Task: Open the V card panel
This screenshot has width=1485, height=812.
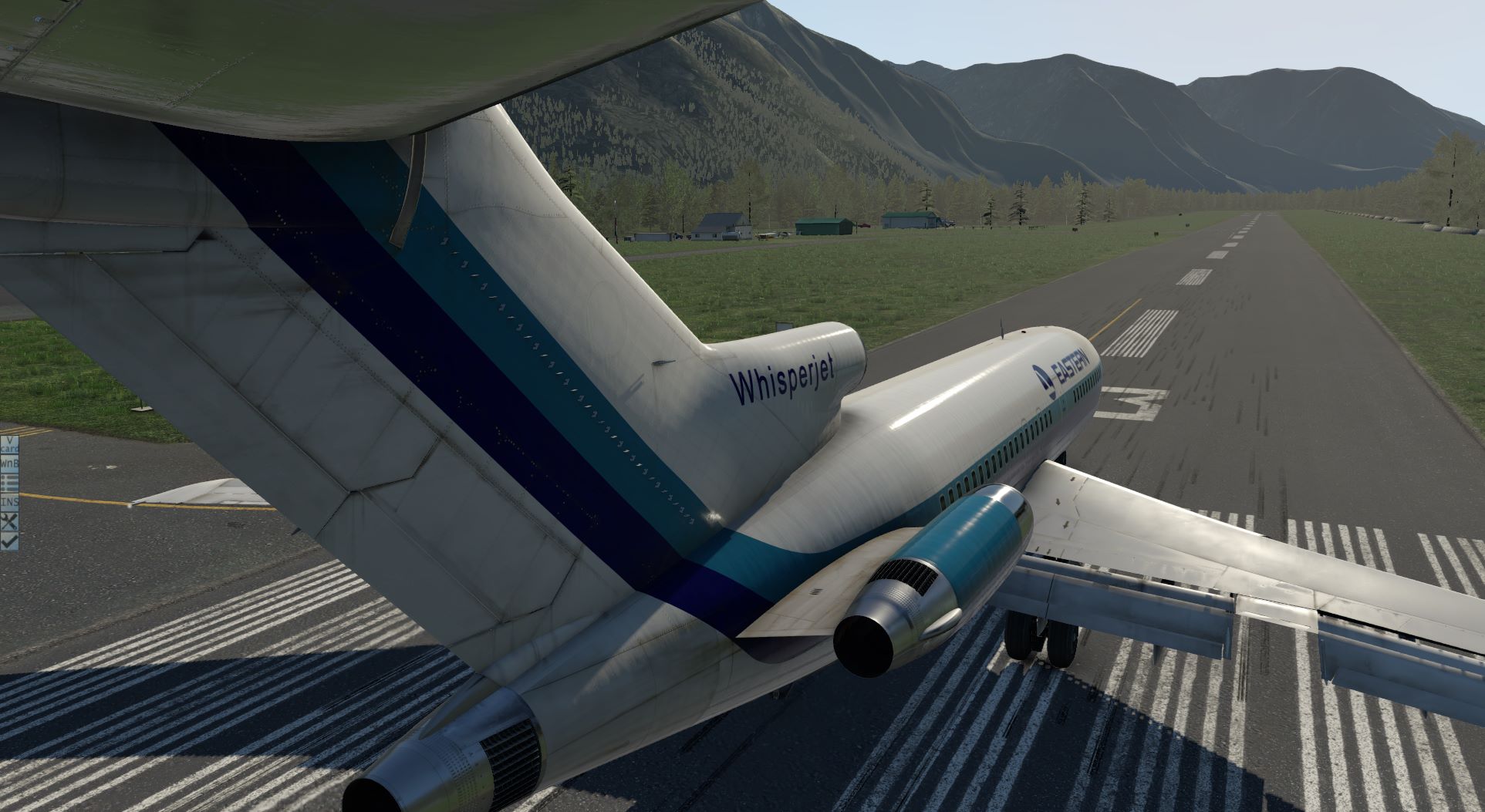Action: [x=9, y=445]
